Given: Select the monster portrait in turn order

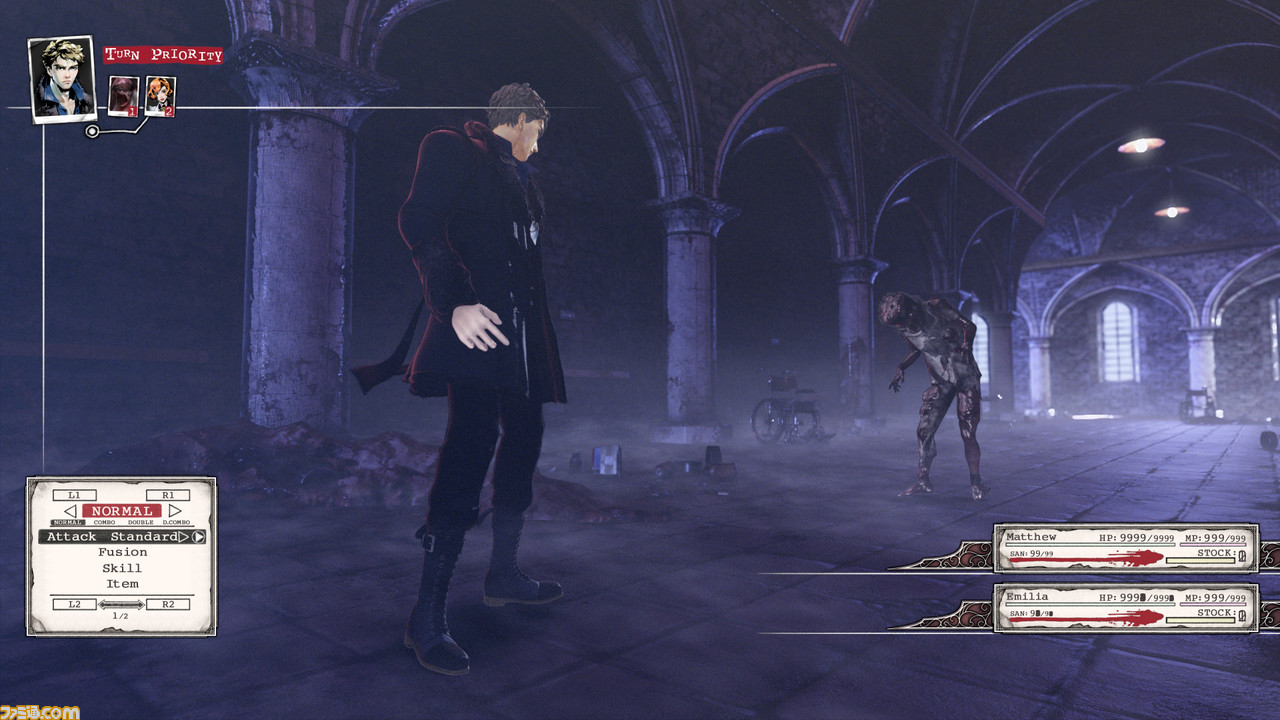Looking at the screenshot, I should (124, 96).
